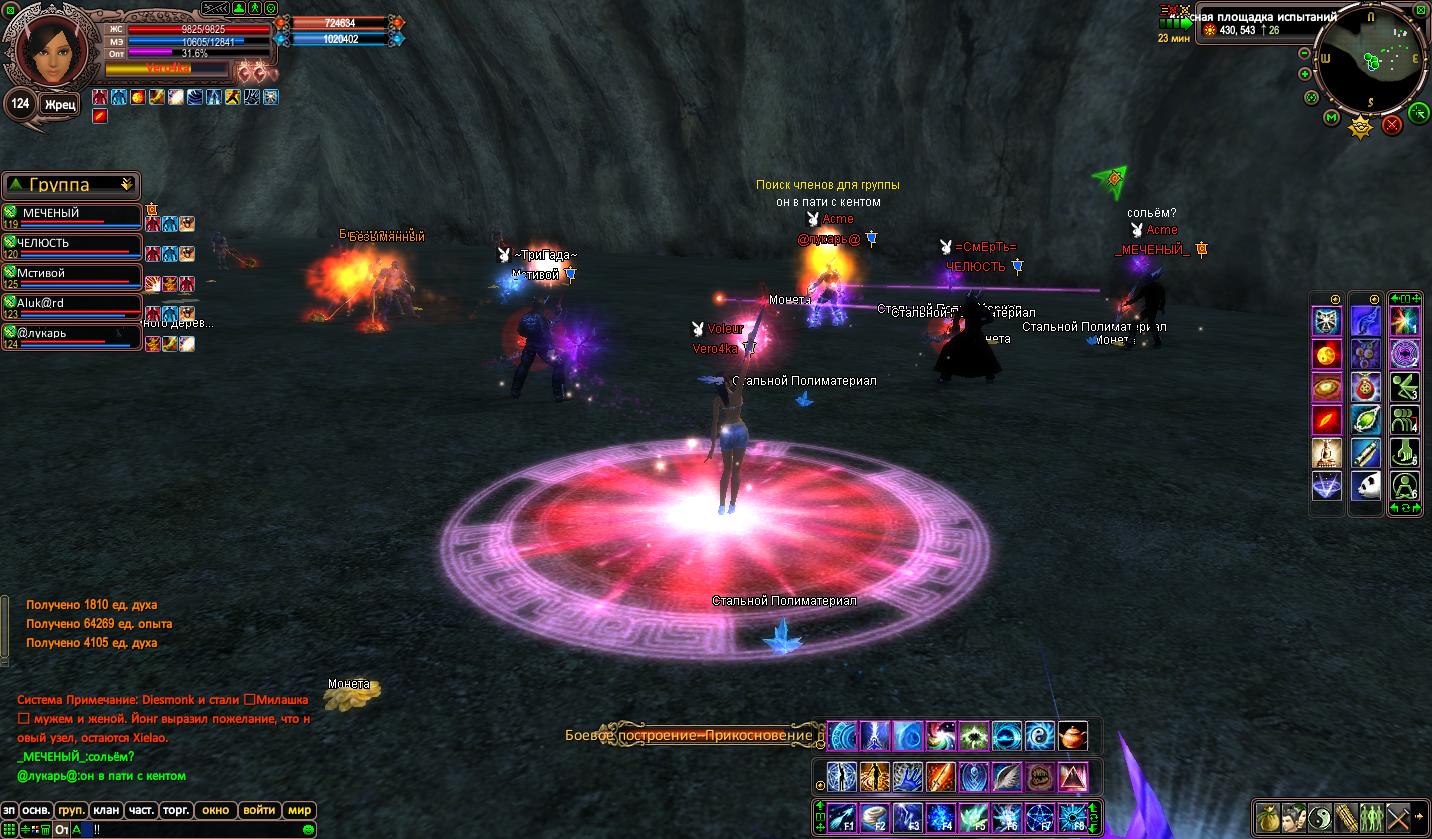Activate the F1 skill on the hotbar
The image size is (1432, 839).
point(843,817)
